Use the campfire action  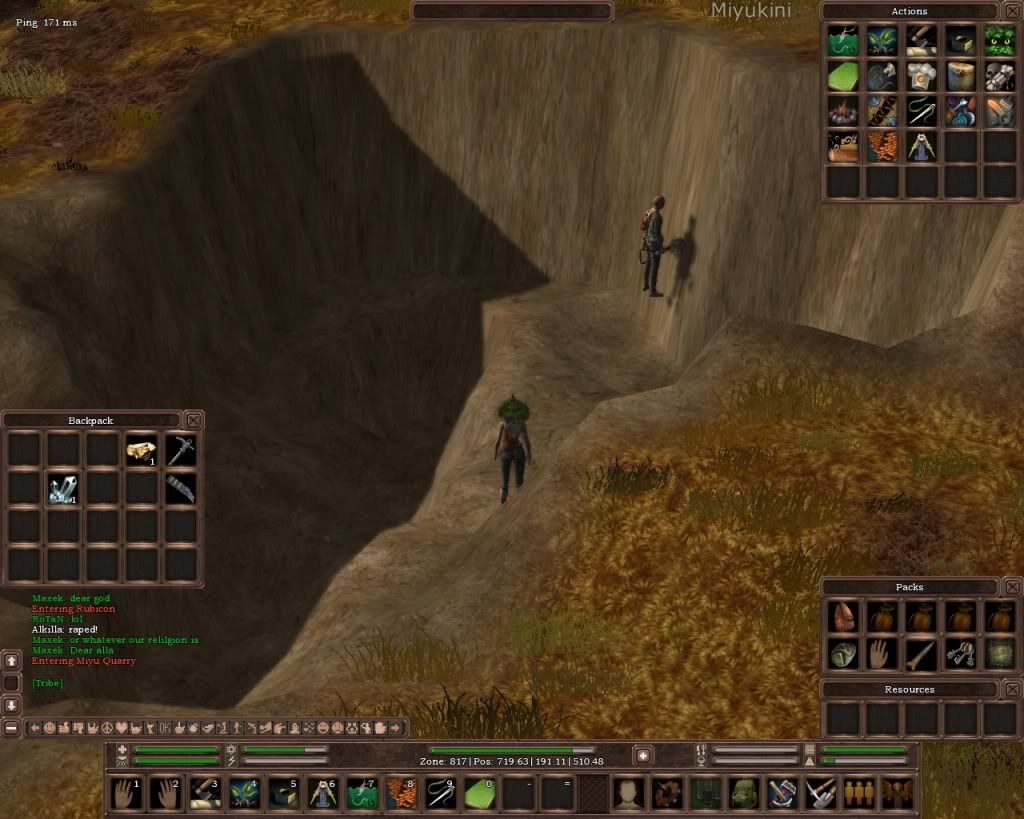pos(843,111)
